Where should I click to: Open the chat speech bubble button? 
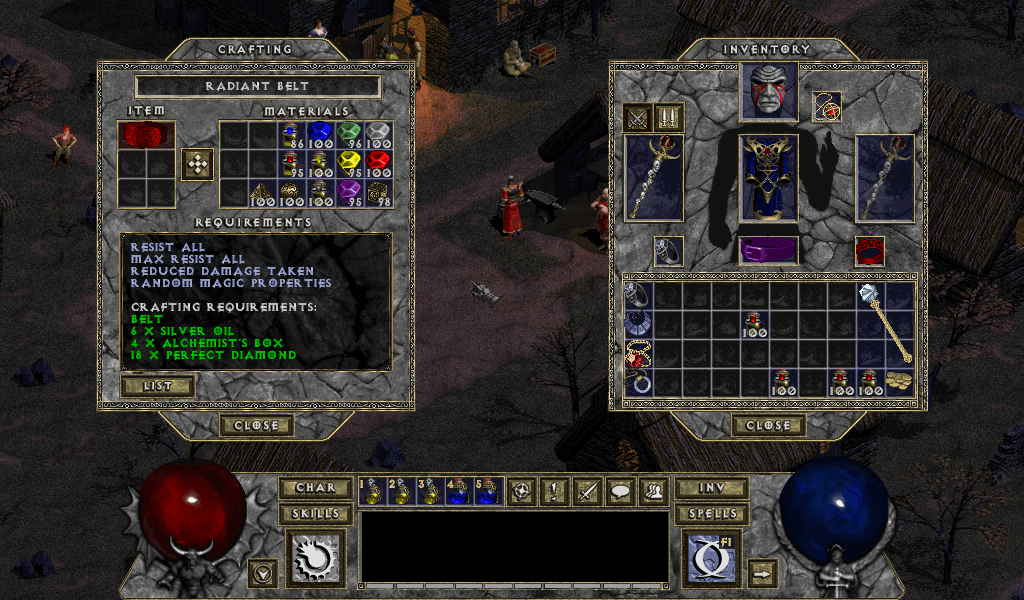(622, 490)
